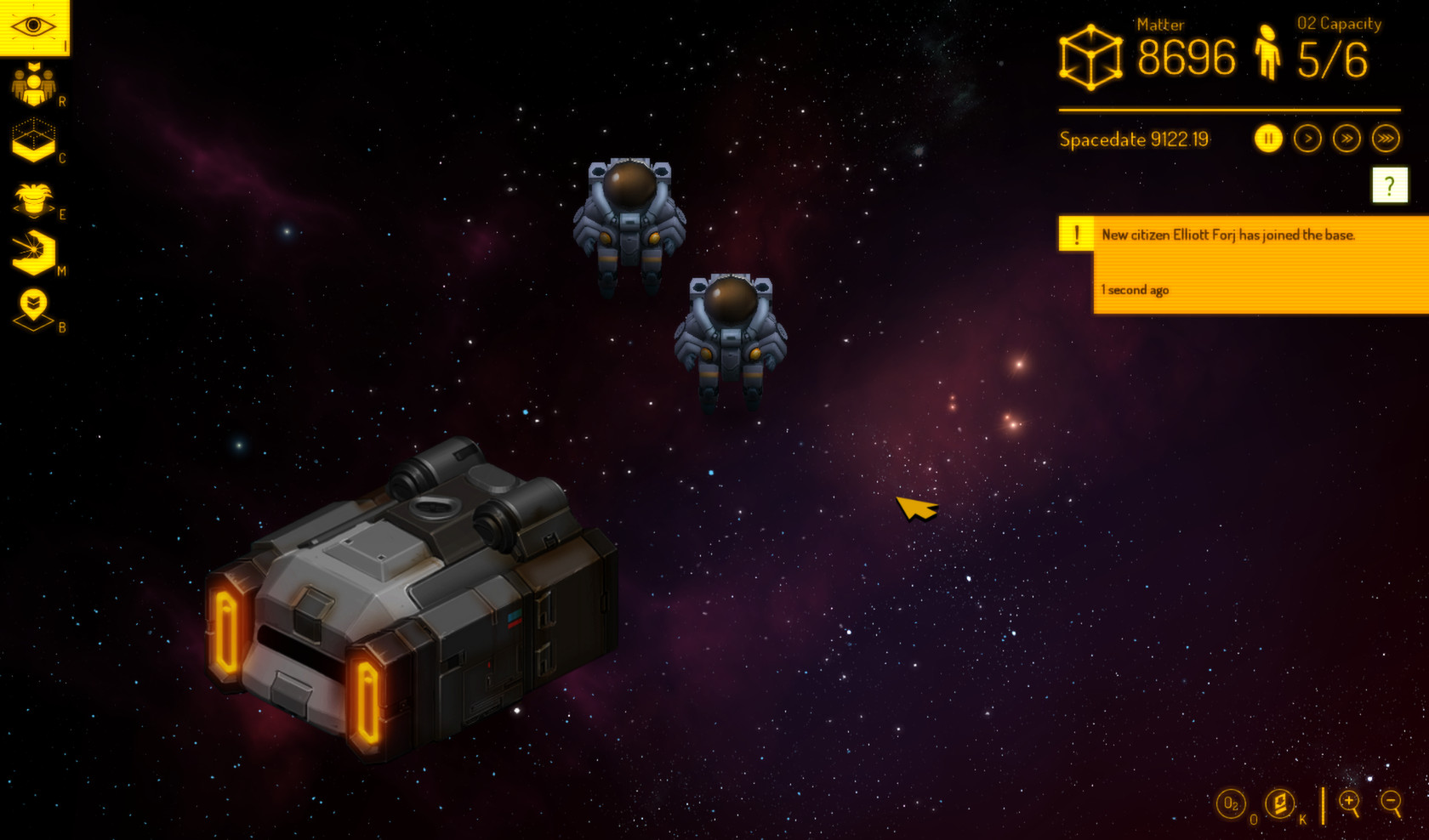Pause the game simulation

[x=1268, y=138]
